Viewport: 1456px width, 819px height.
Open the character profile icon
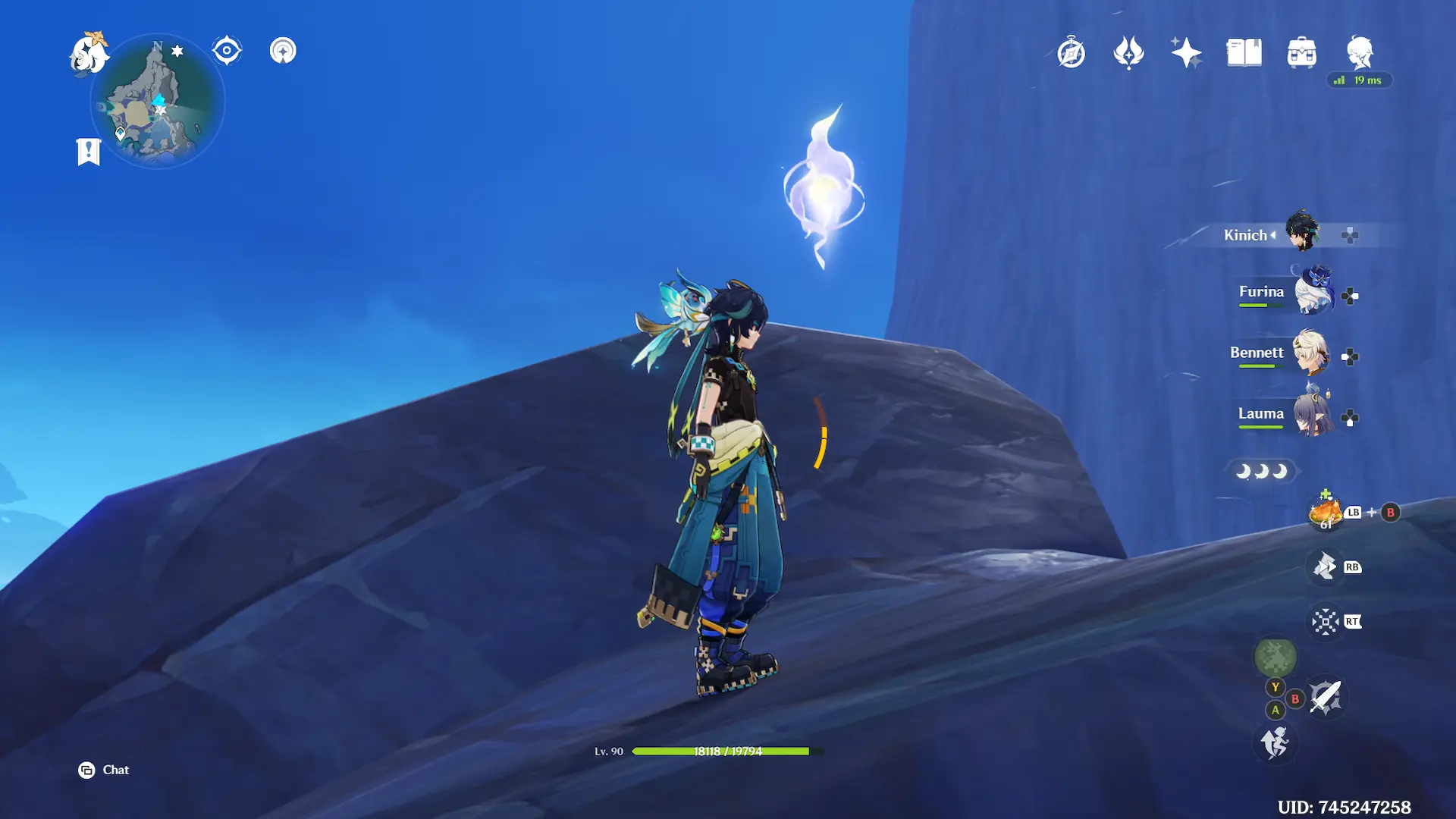(1360, 53)
